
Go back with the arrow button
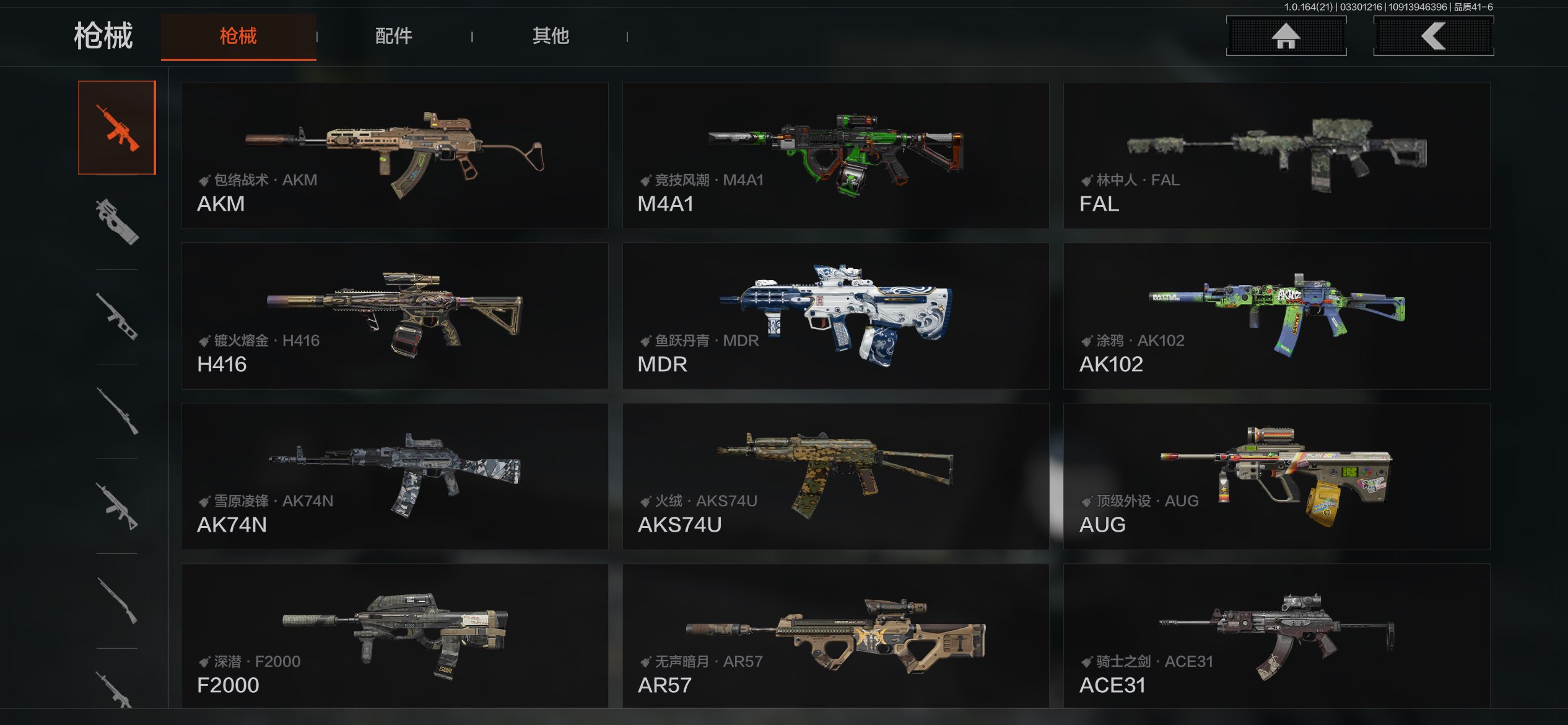click(x=1434, y=36)
